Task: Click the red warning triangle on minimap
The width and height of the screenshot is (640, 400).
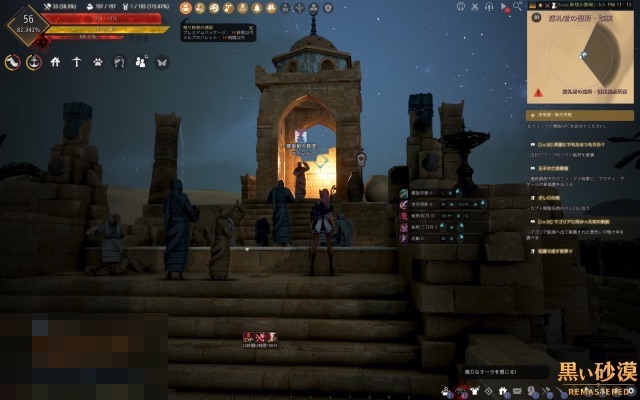Action: [538, 91]
